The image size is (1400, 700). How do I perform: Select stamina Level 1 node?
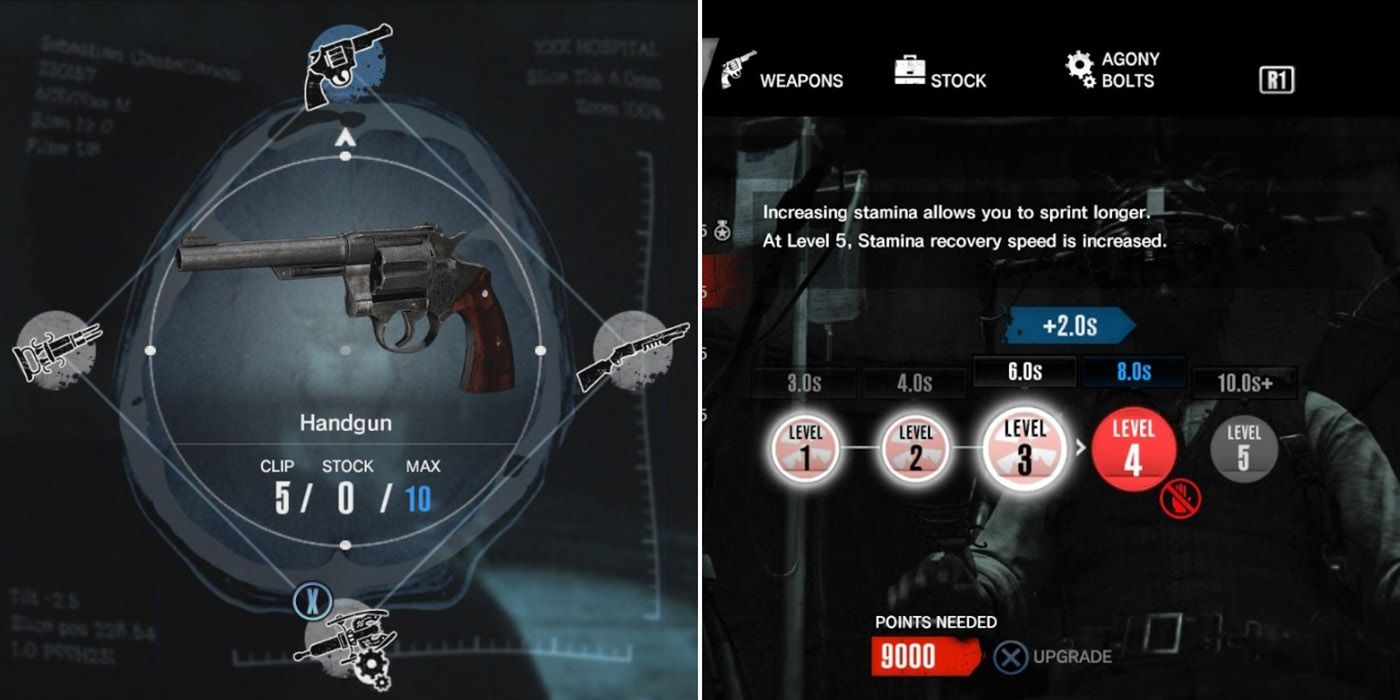click(804, 450)
